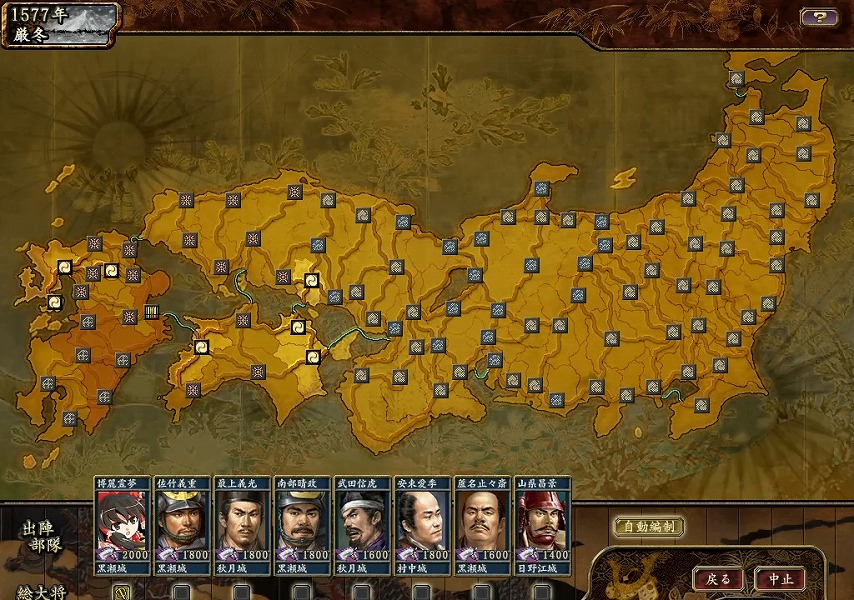This screenshot has width=854, height=600.
Task: Go back with the 戻る button
Action: click(718, 578)
